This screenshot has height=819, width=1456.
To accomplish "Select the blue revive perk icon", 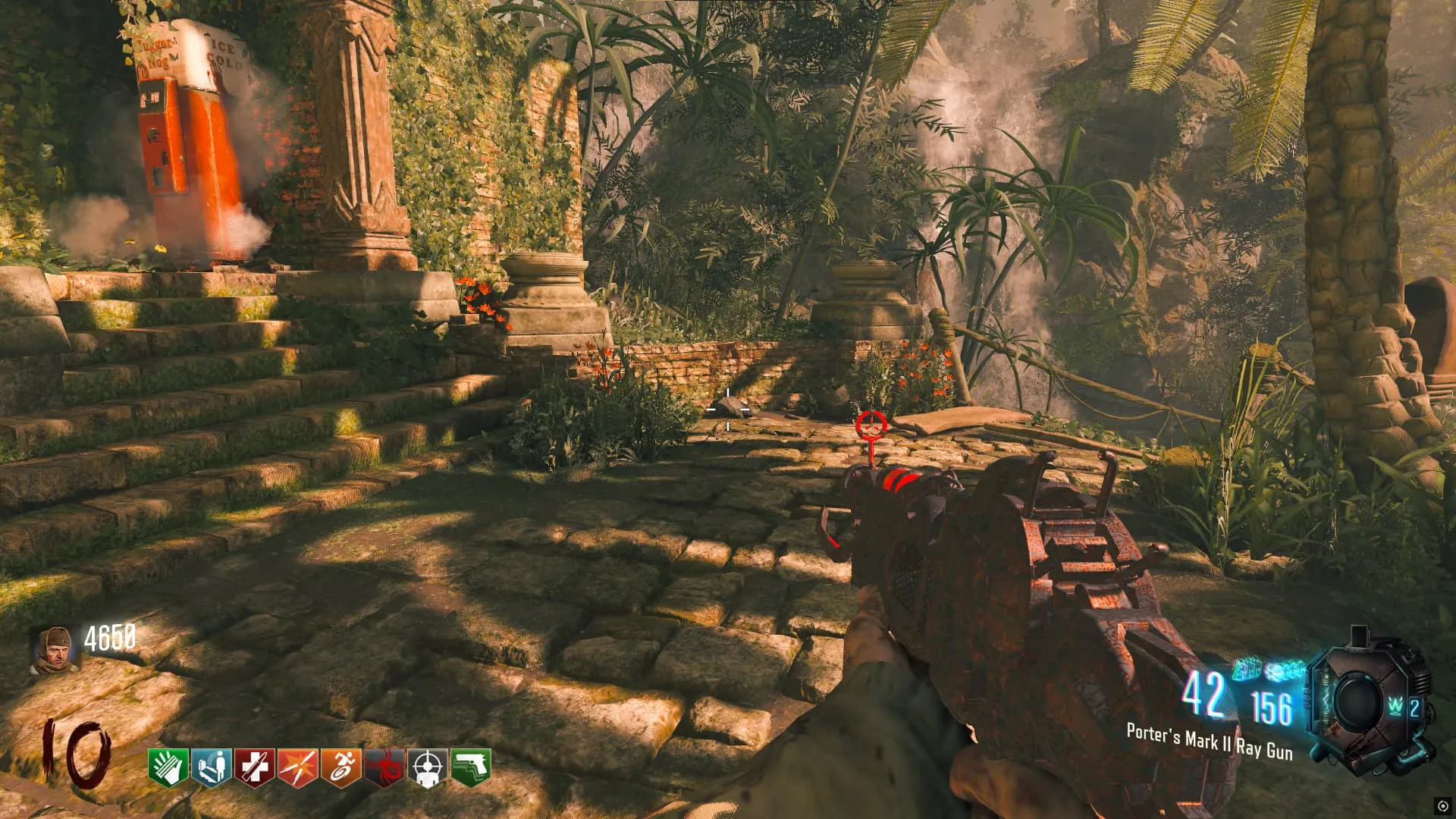I will click(212, 767).
